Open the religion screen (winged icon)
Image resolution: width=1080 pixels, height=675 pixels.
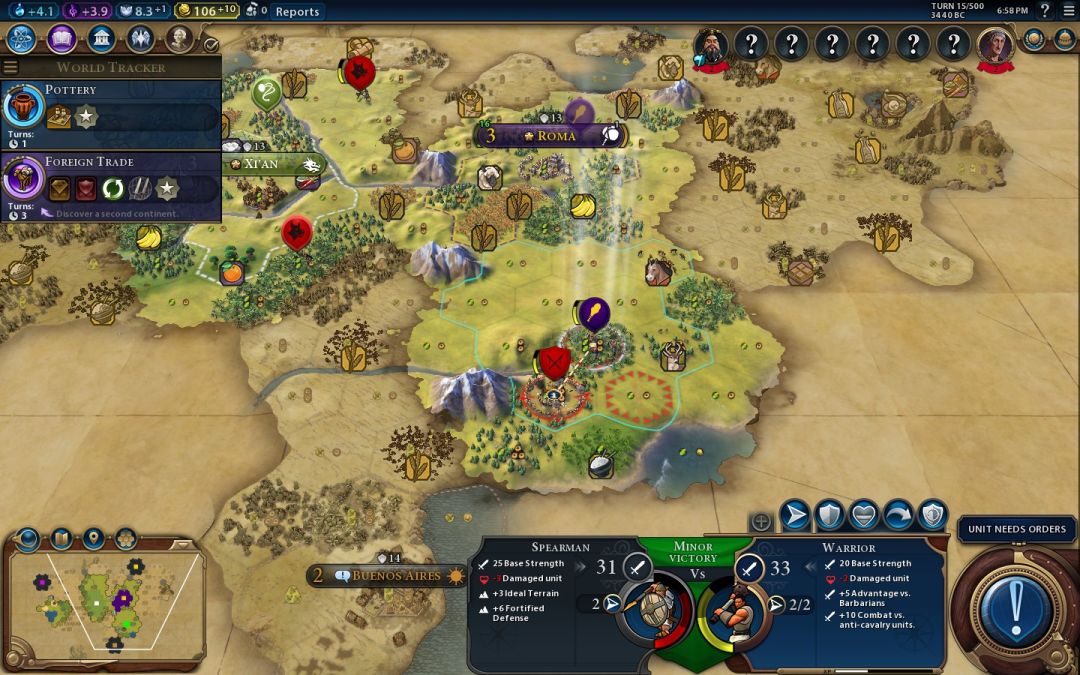click(140, 39)
